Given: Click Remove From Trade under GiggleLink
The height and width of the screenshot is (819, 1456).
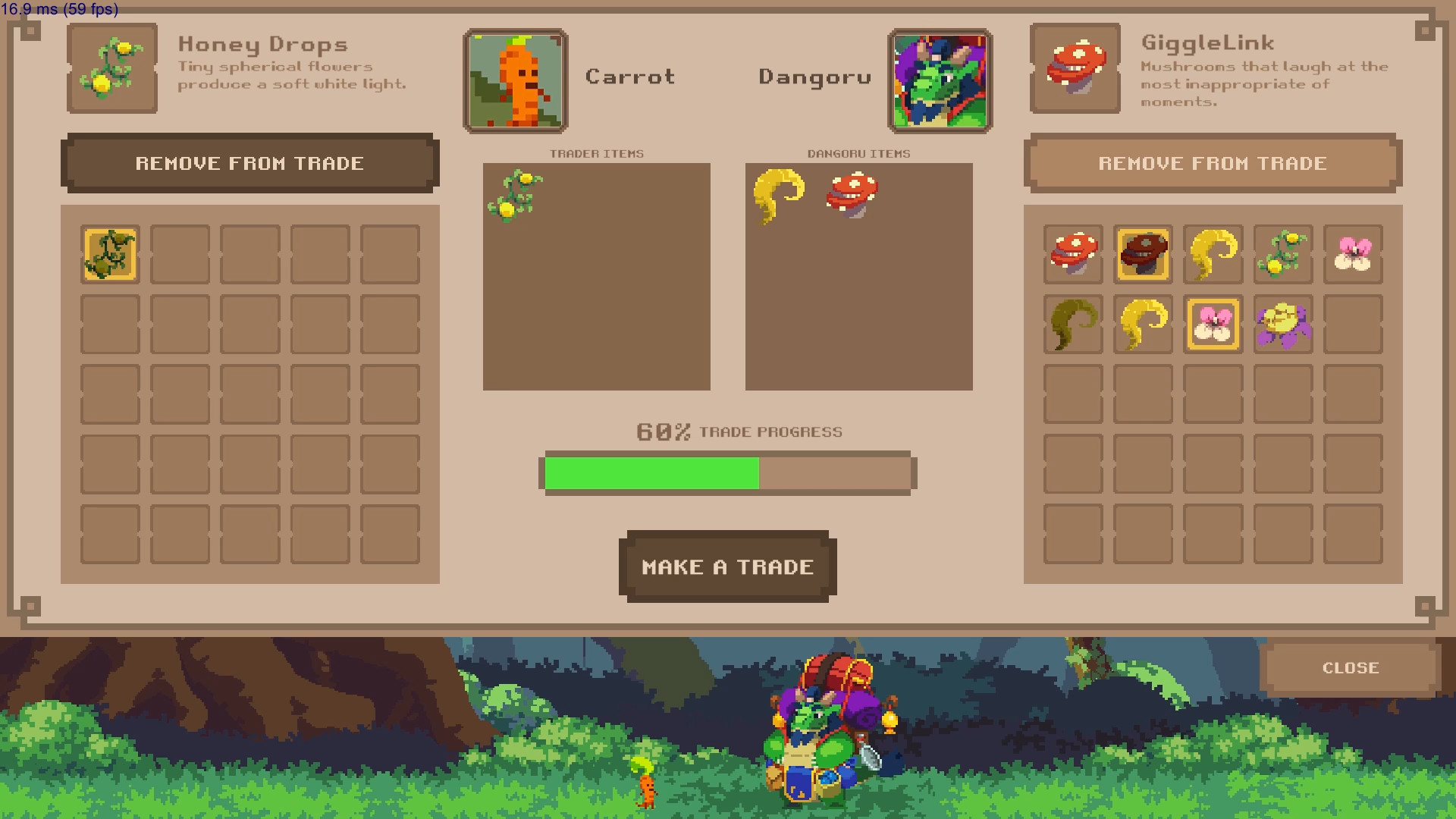Looking at the screenshot, I should coord(1213,163).
